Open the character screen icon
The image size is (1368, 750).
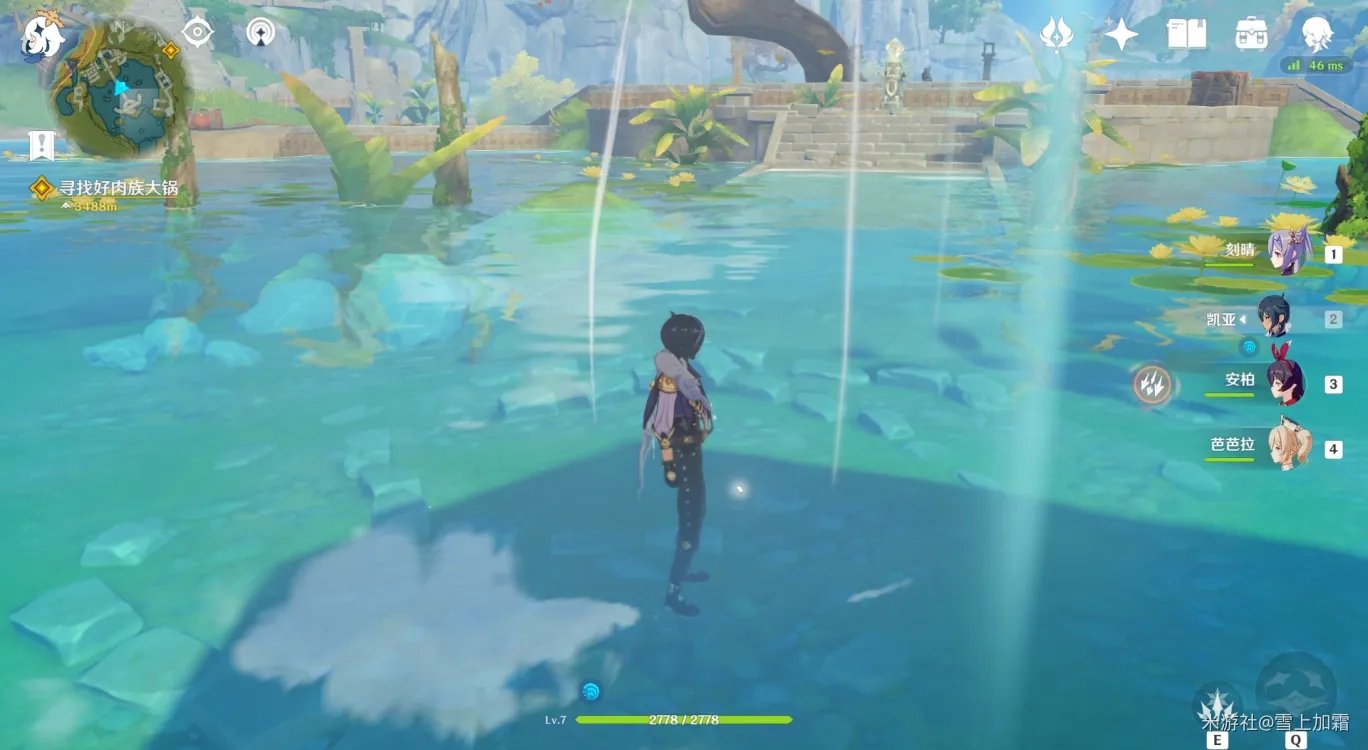click(1316, 34)
